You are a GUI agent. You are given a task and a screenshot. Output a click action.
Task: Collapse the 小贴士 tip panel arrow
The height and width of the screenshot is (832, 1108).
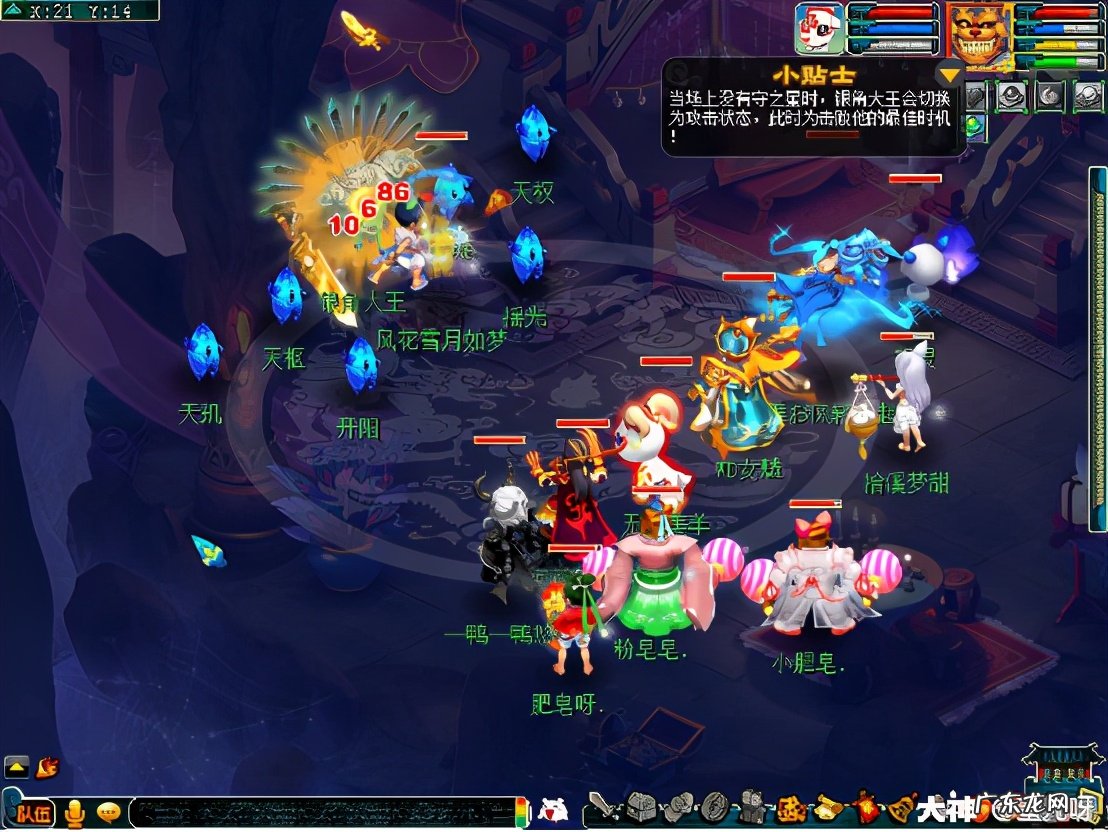(948, 73)
